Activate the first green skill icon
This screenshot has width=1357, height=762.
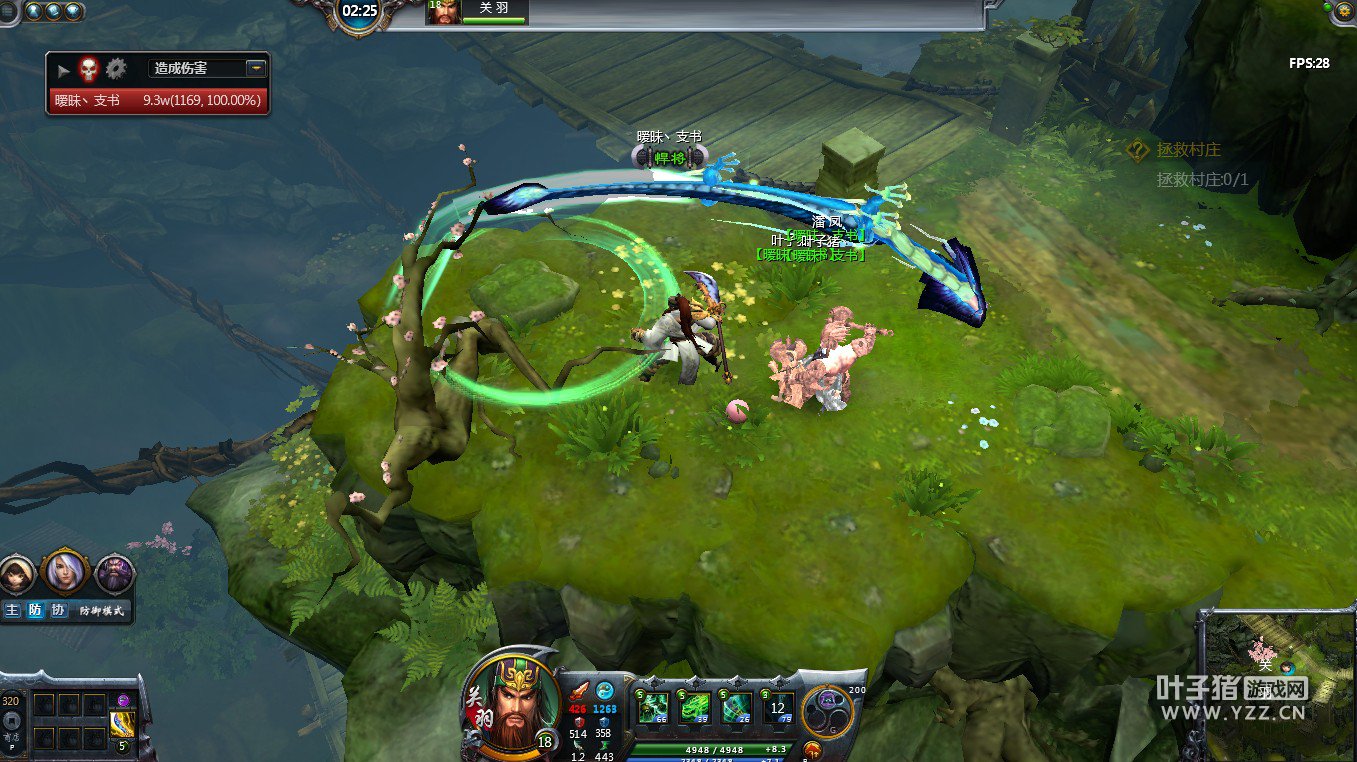(x=654, y=707)
